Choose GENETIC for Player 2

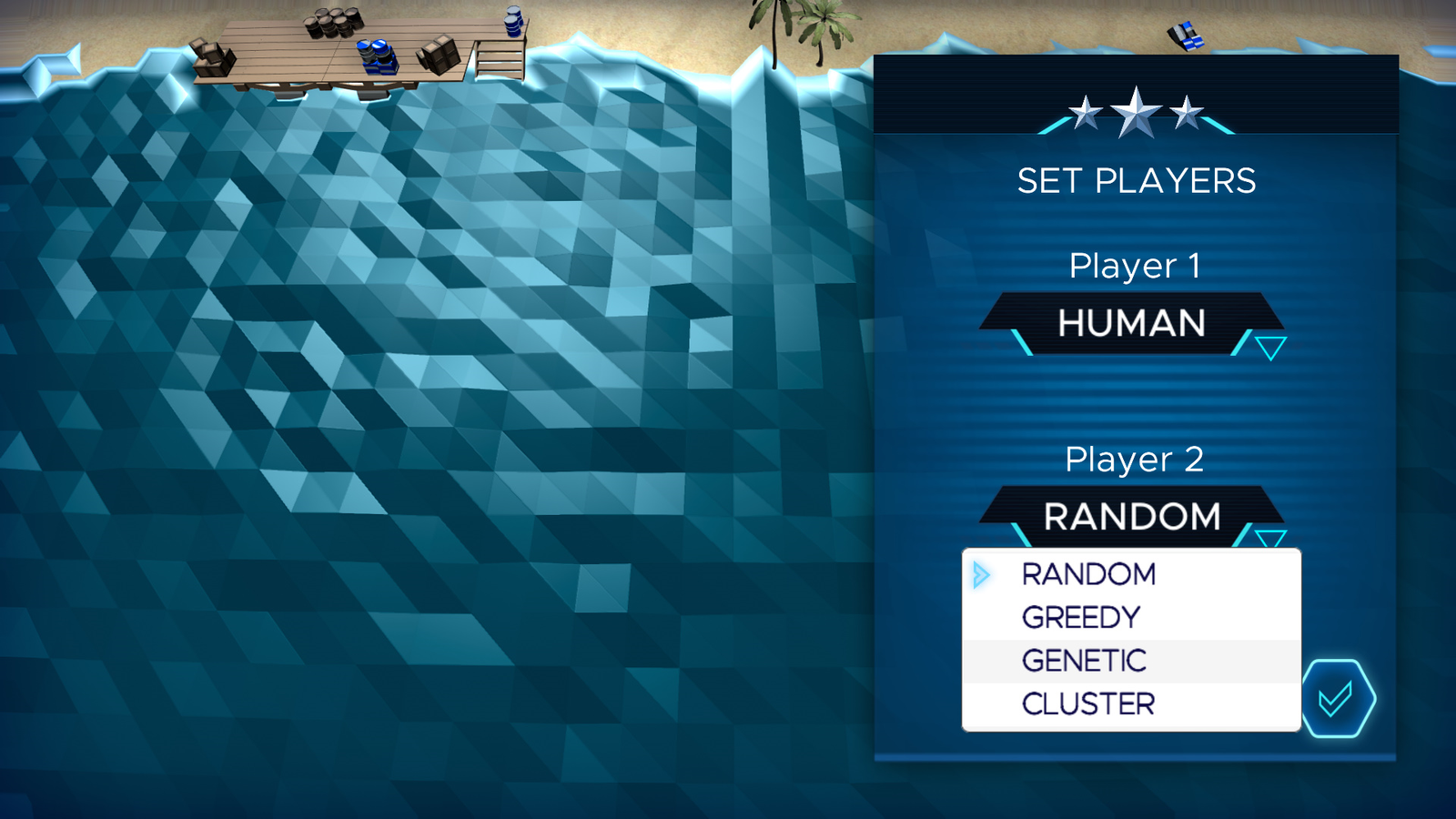1083,660
